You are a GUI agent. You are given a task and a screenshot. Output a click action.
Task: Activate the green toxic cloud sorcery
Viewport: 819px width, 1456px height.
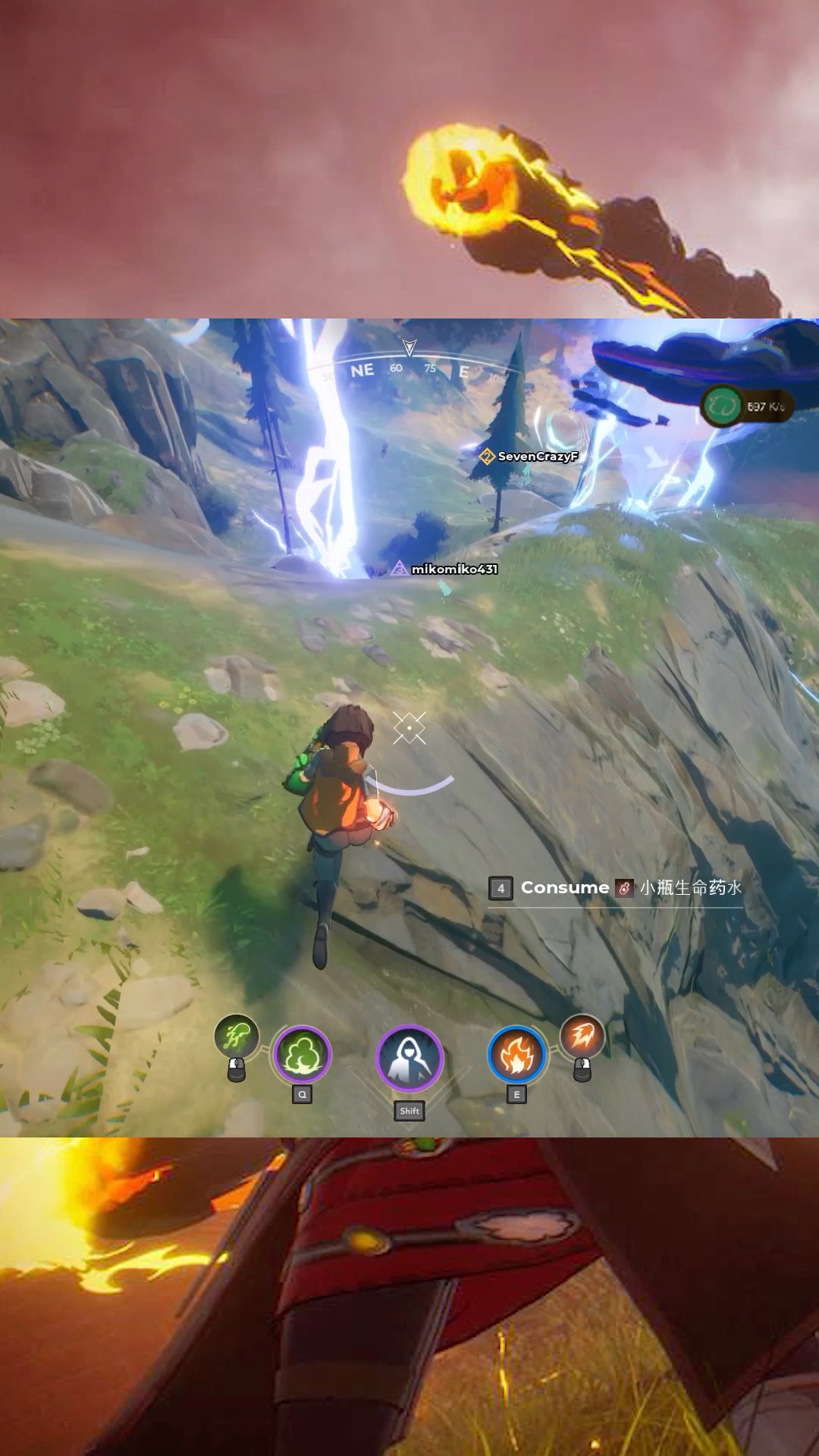(302, 1055)
